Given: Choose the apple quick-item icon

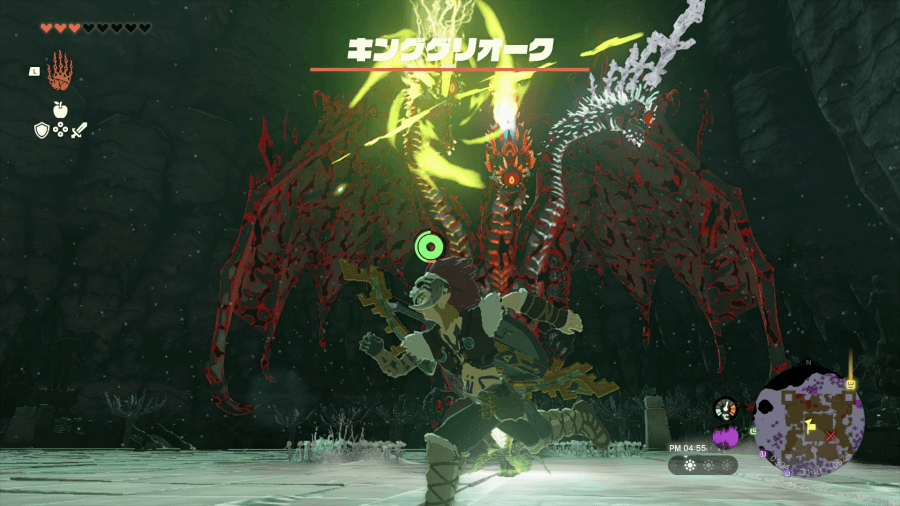Looking at the screenshot, I should tap(60, 110).
